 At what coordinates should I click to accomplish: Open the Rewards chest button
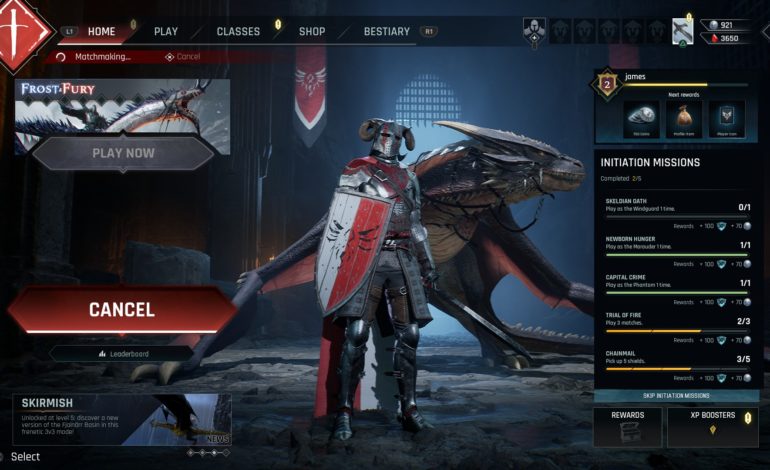pos(627,426)
